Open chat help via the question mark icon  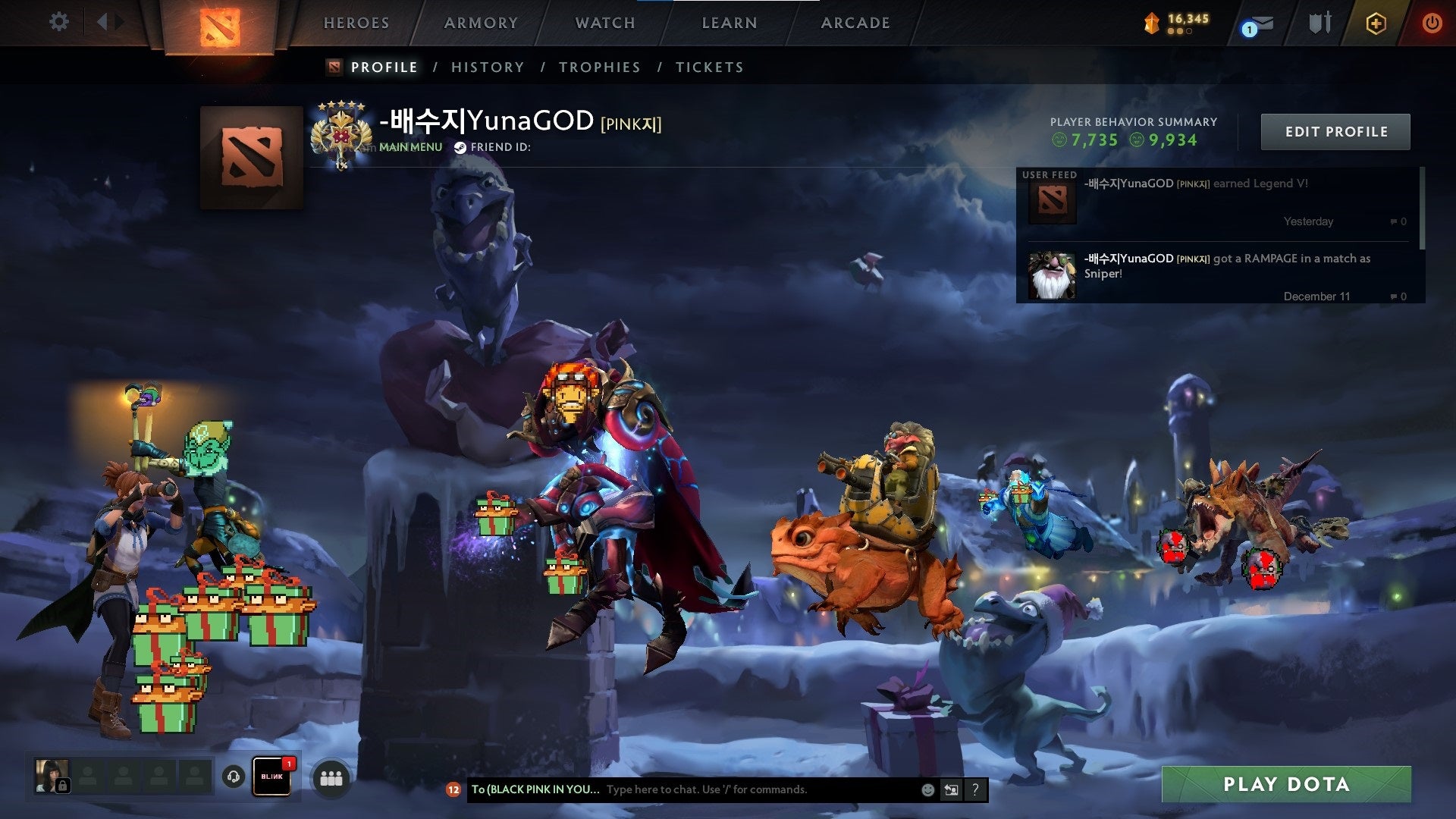975,789
